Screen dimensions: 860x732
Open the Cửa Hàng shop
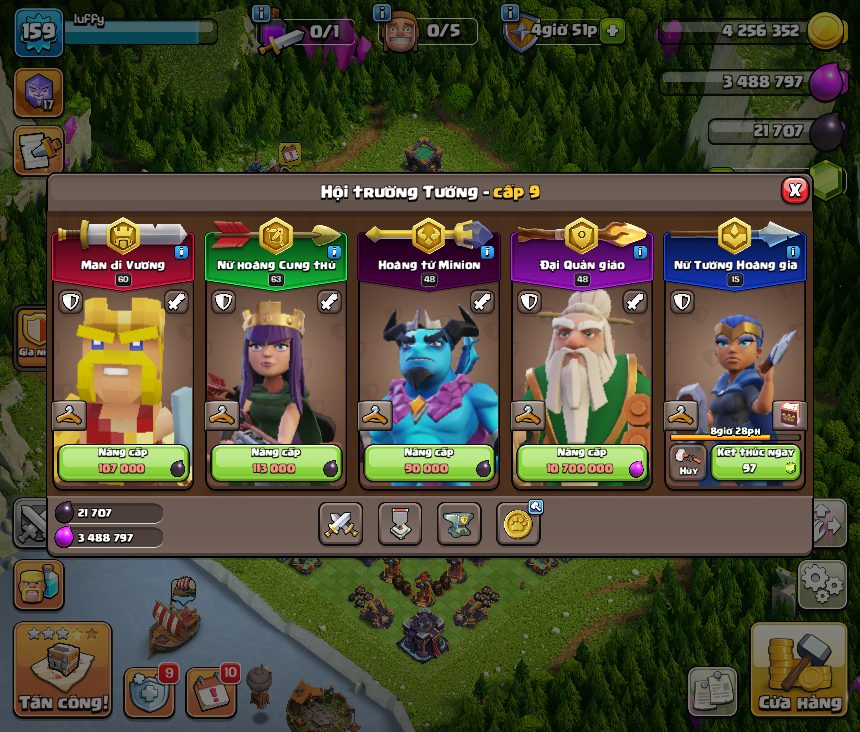coord(798,672)
